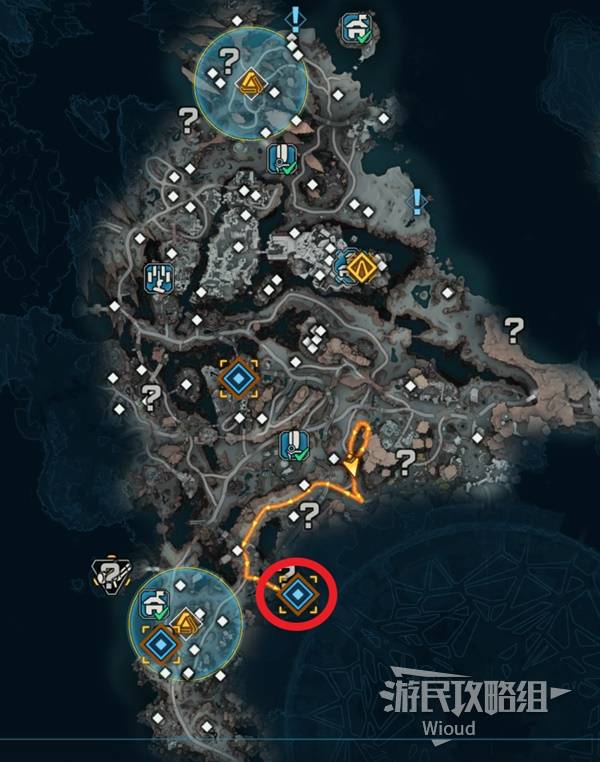The image size is (600, 762).
Task: Click the player arrow on the orange route
Action: (x=352, y=467)
